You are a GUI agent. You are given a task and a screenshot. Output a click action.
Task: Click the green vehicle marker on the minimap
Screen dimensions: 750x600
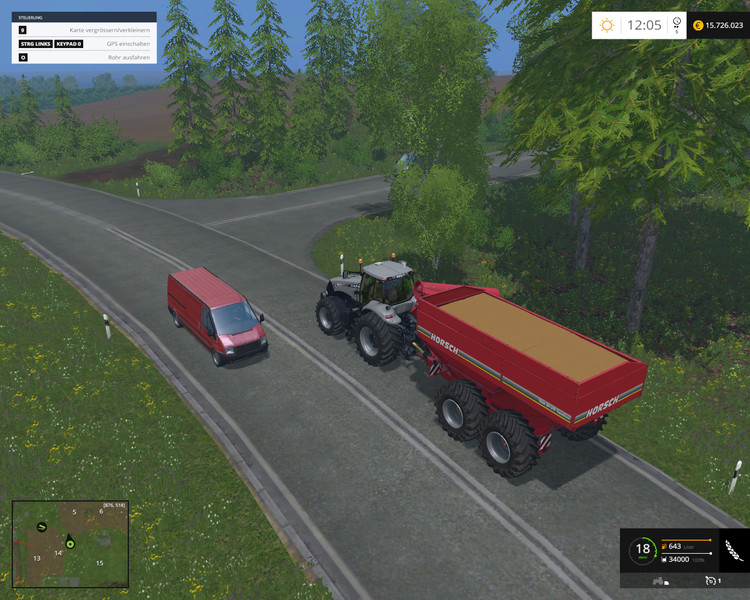click(41, 526)
